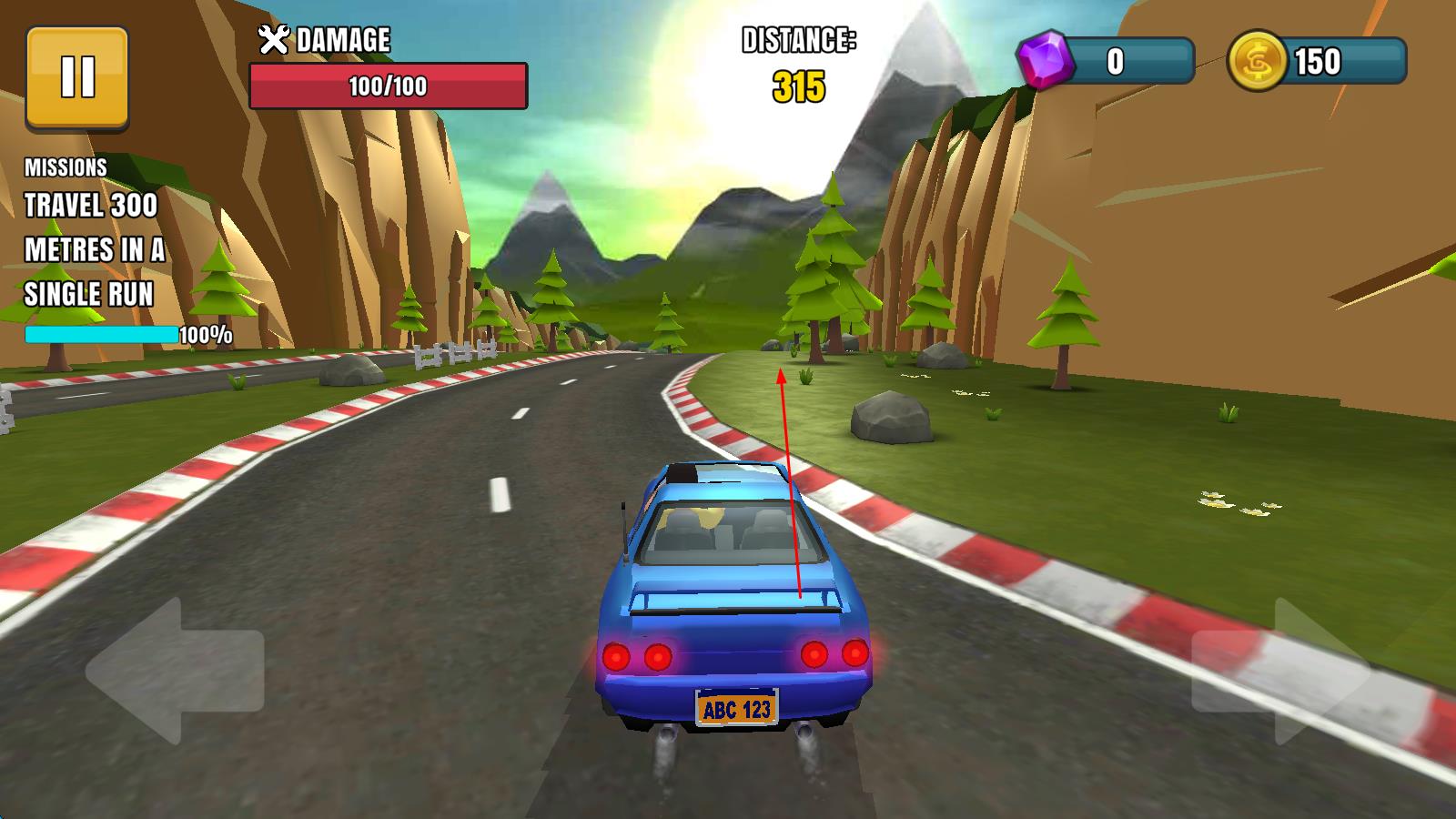1456x819 pixels.
Task: Select the Travel 300 metres mission tracker
Action: click(96, 250)
